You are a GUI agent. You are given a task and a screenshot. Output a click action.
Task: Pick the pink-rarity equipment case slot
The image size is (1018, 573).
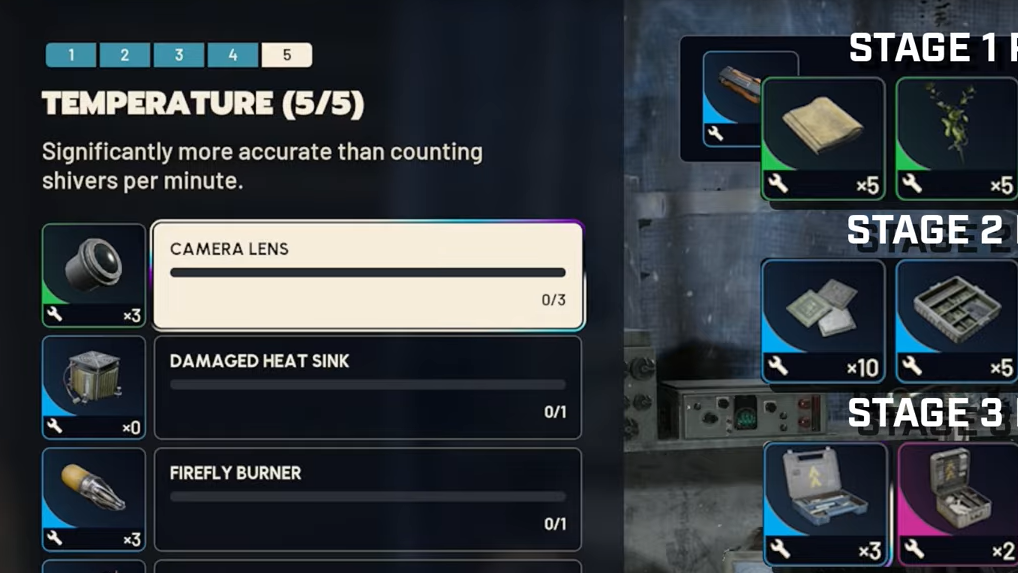click(957, 504)
